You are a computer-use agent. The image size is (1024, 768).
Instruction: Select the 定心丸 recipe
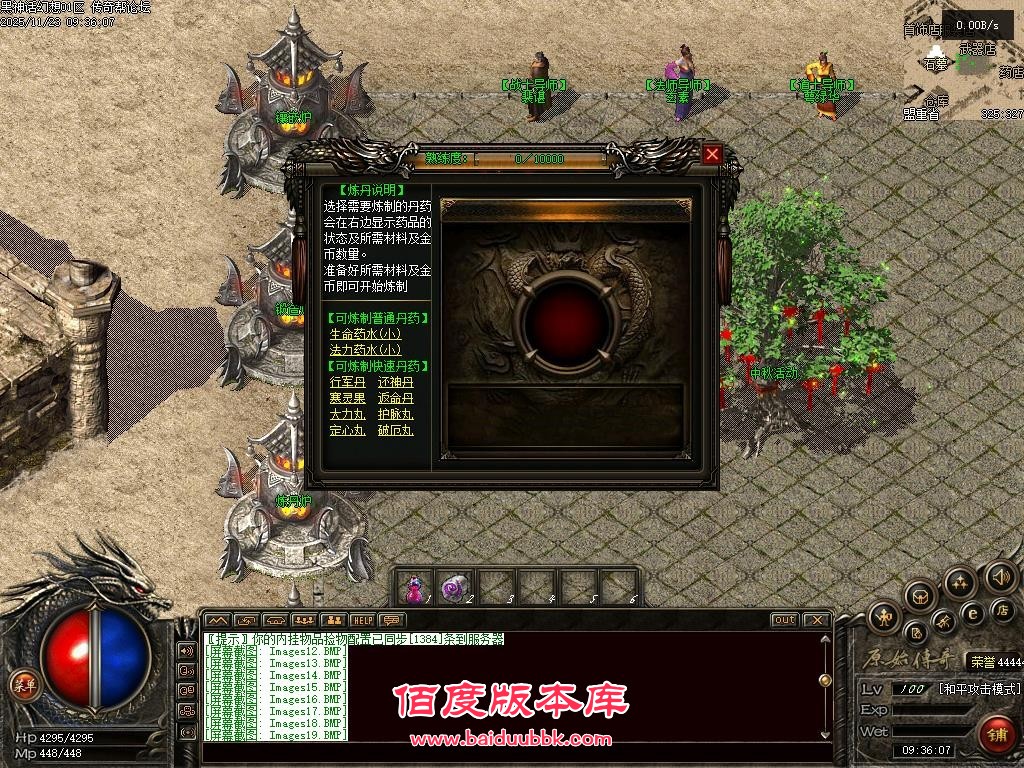pyautogui.click(x=349, y=430)
